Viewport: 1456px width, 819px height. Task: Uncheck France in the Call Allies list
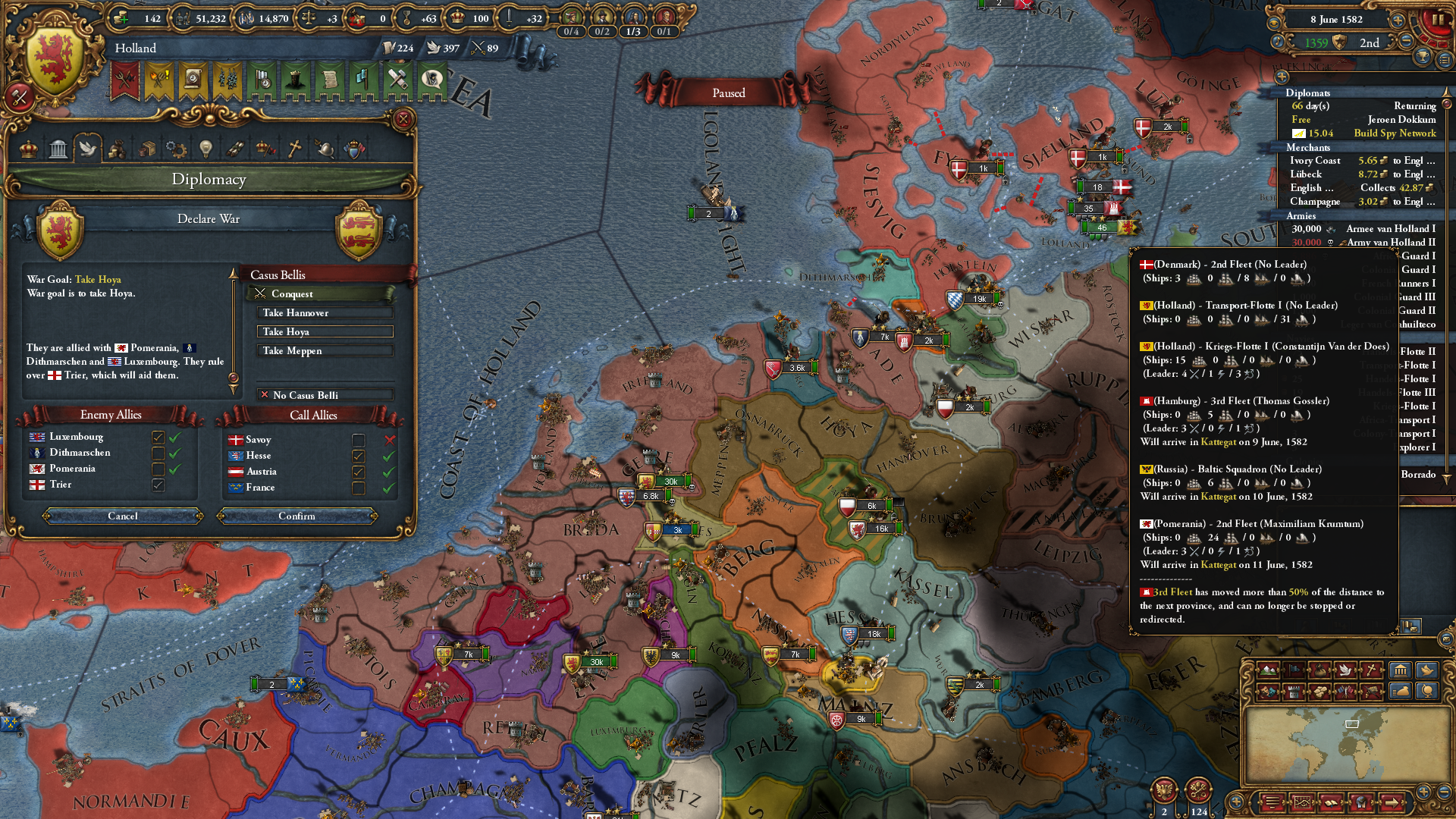[x=358, y=488]
